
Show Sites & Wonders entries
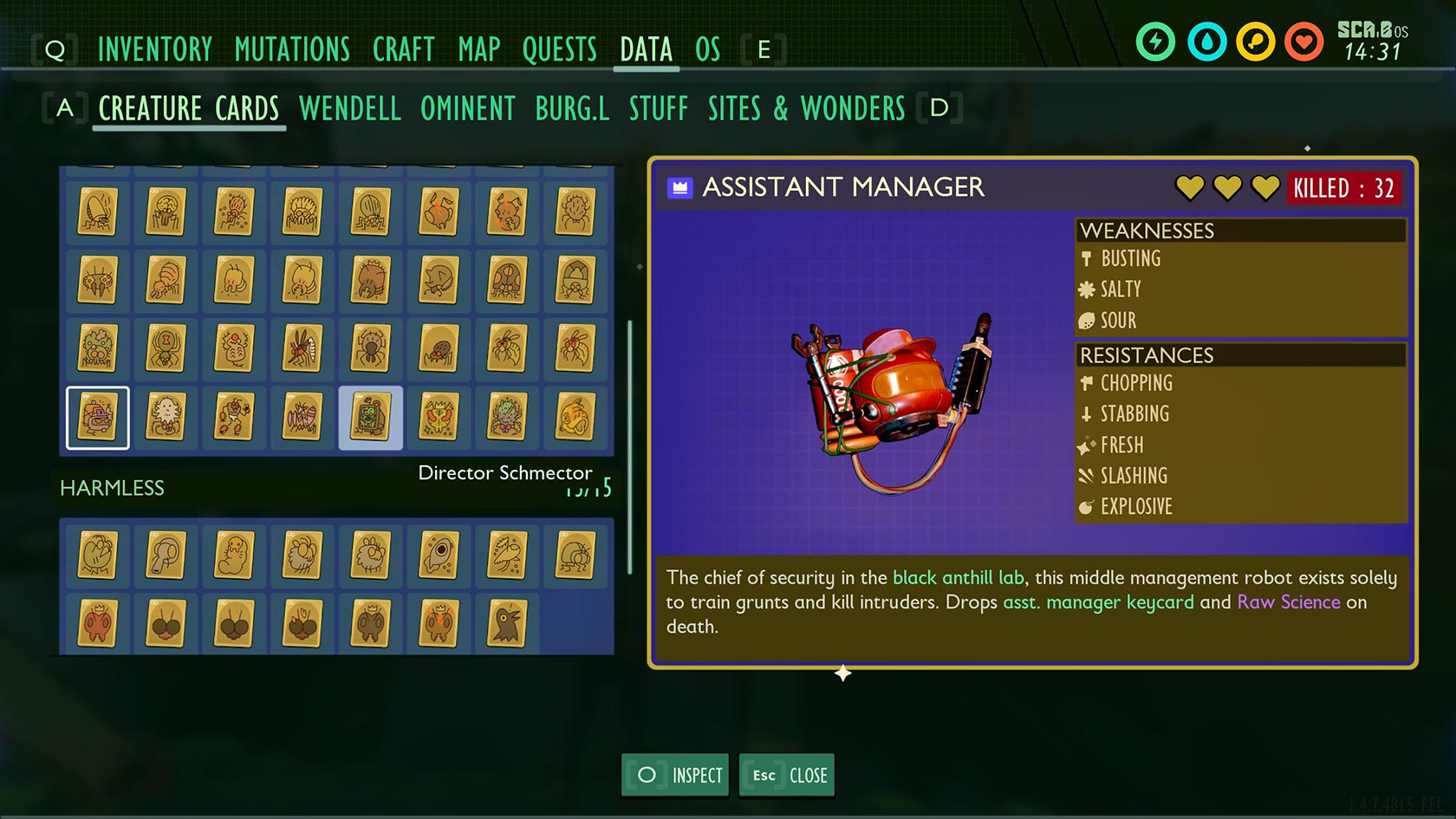tap(806, 109)
